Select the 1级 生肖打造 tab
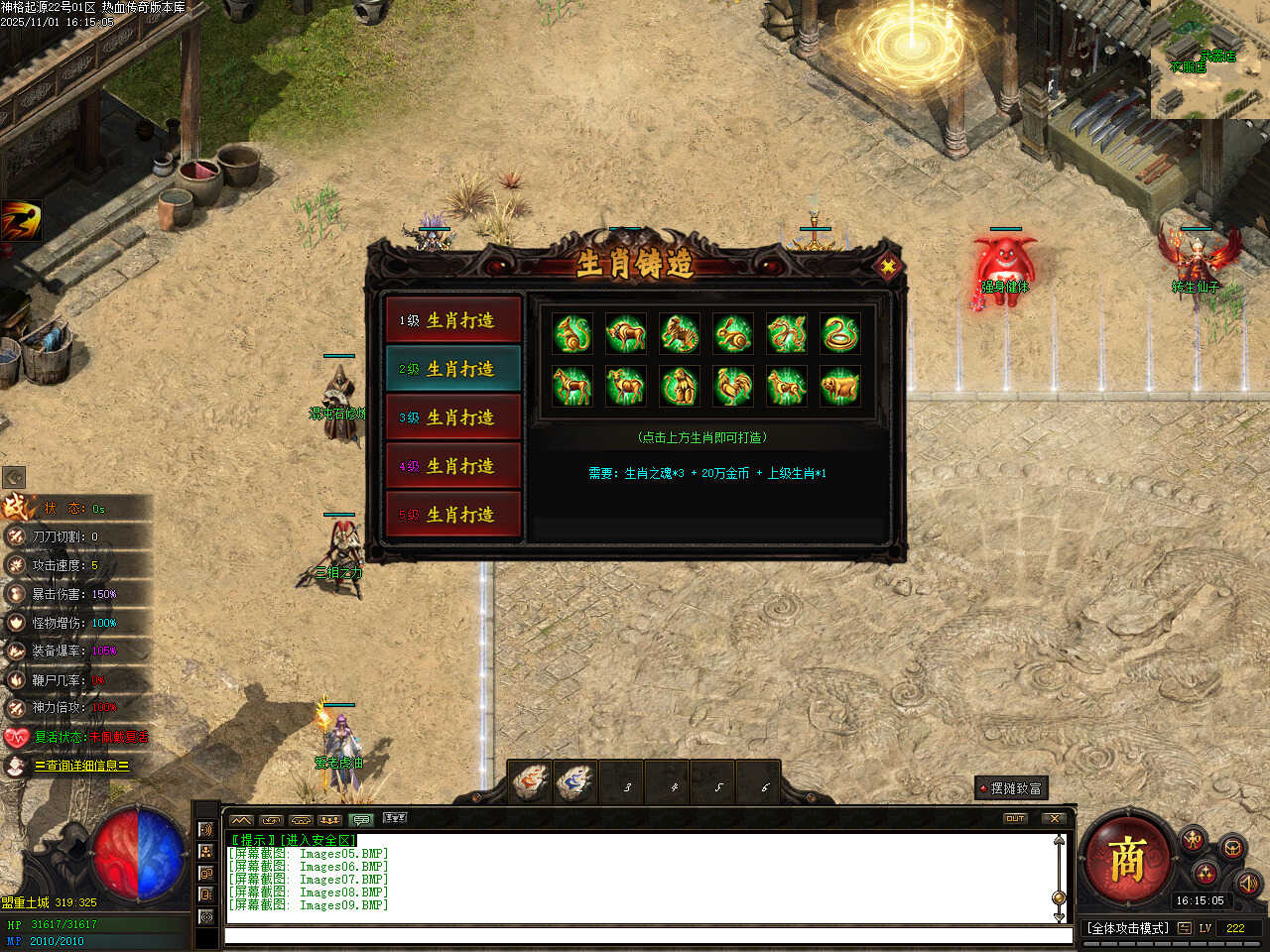 [453, 320]
